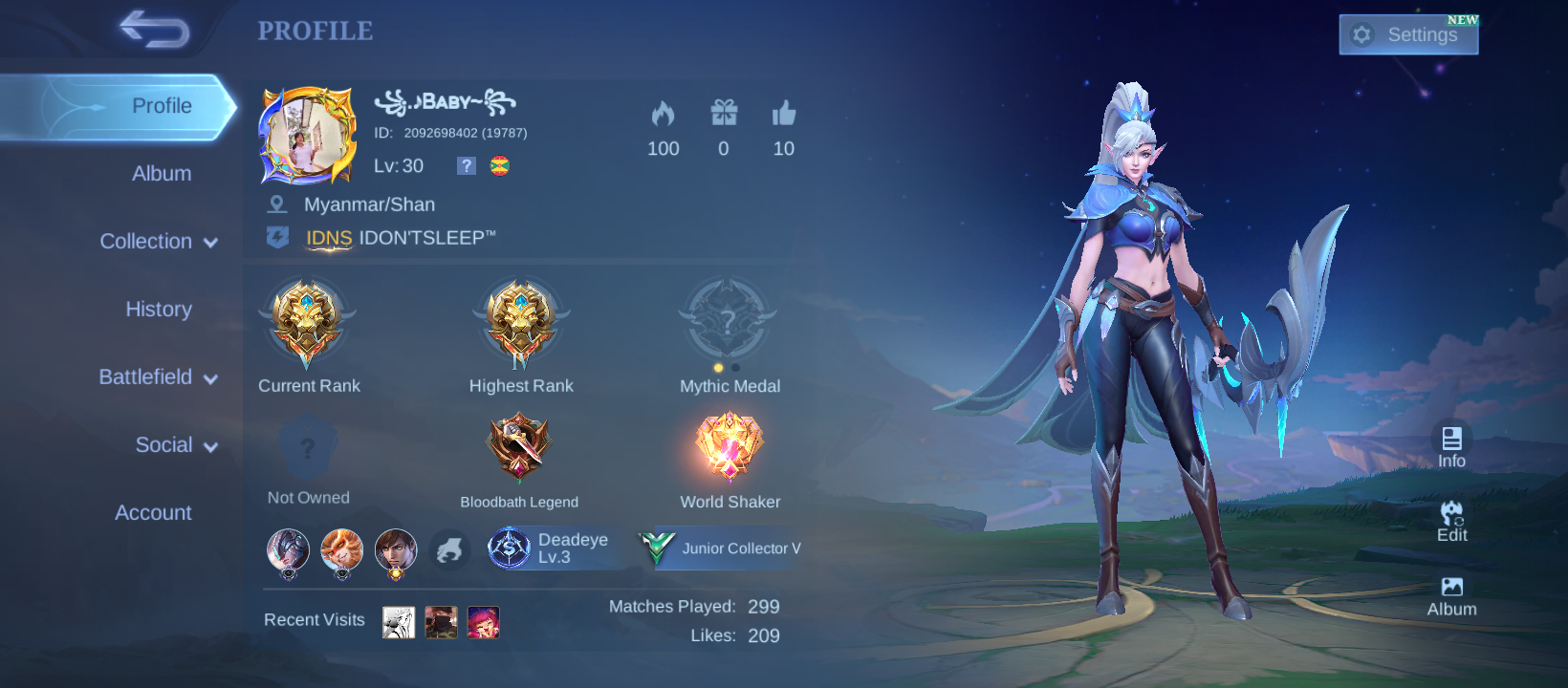
Task: Open the Account tab
Action: pos(153,513)
